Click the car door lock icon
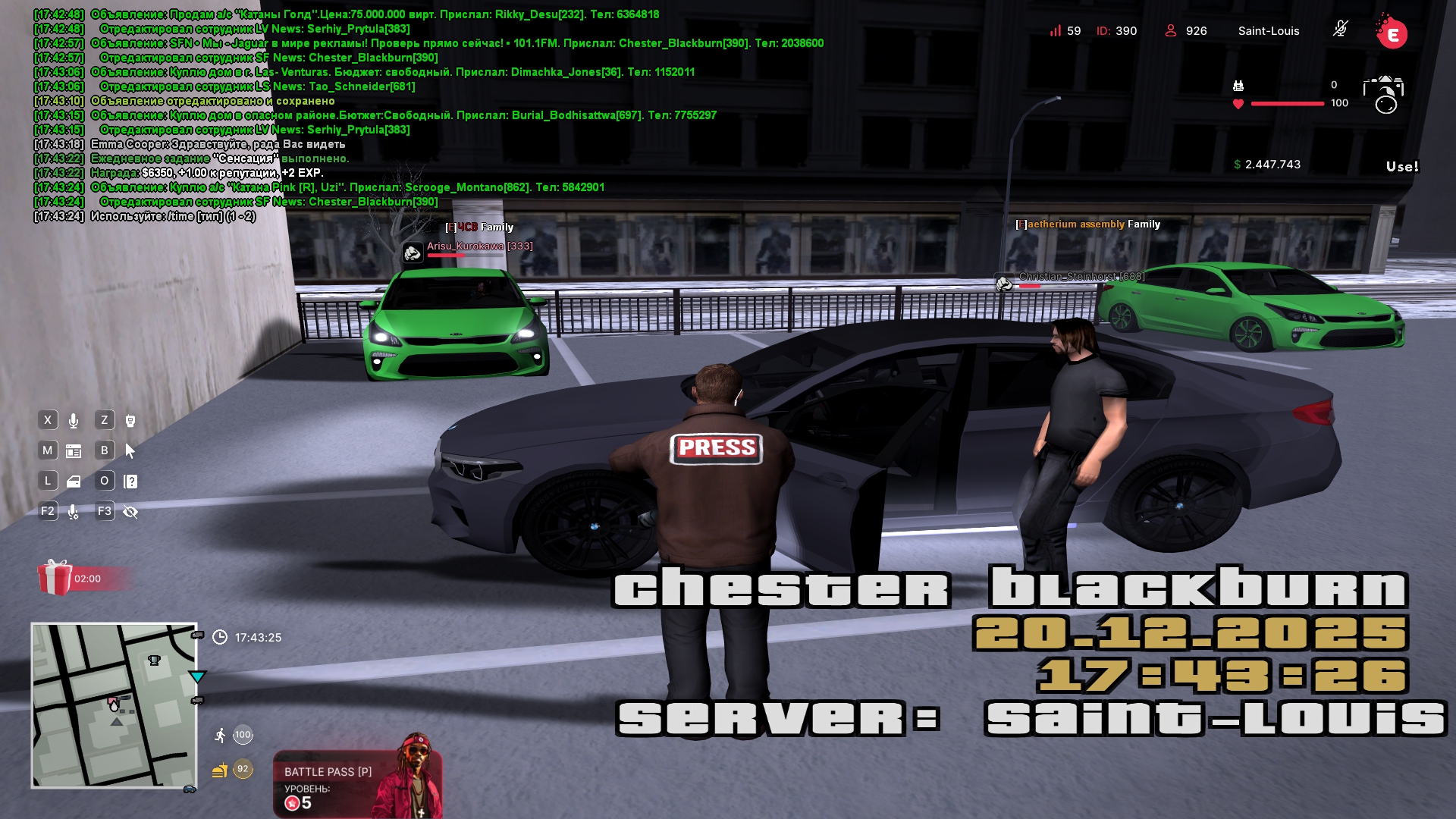The height and width of the screenshot is (819, 1456). point(74,482)
